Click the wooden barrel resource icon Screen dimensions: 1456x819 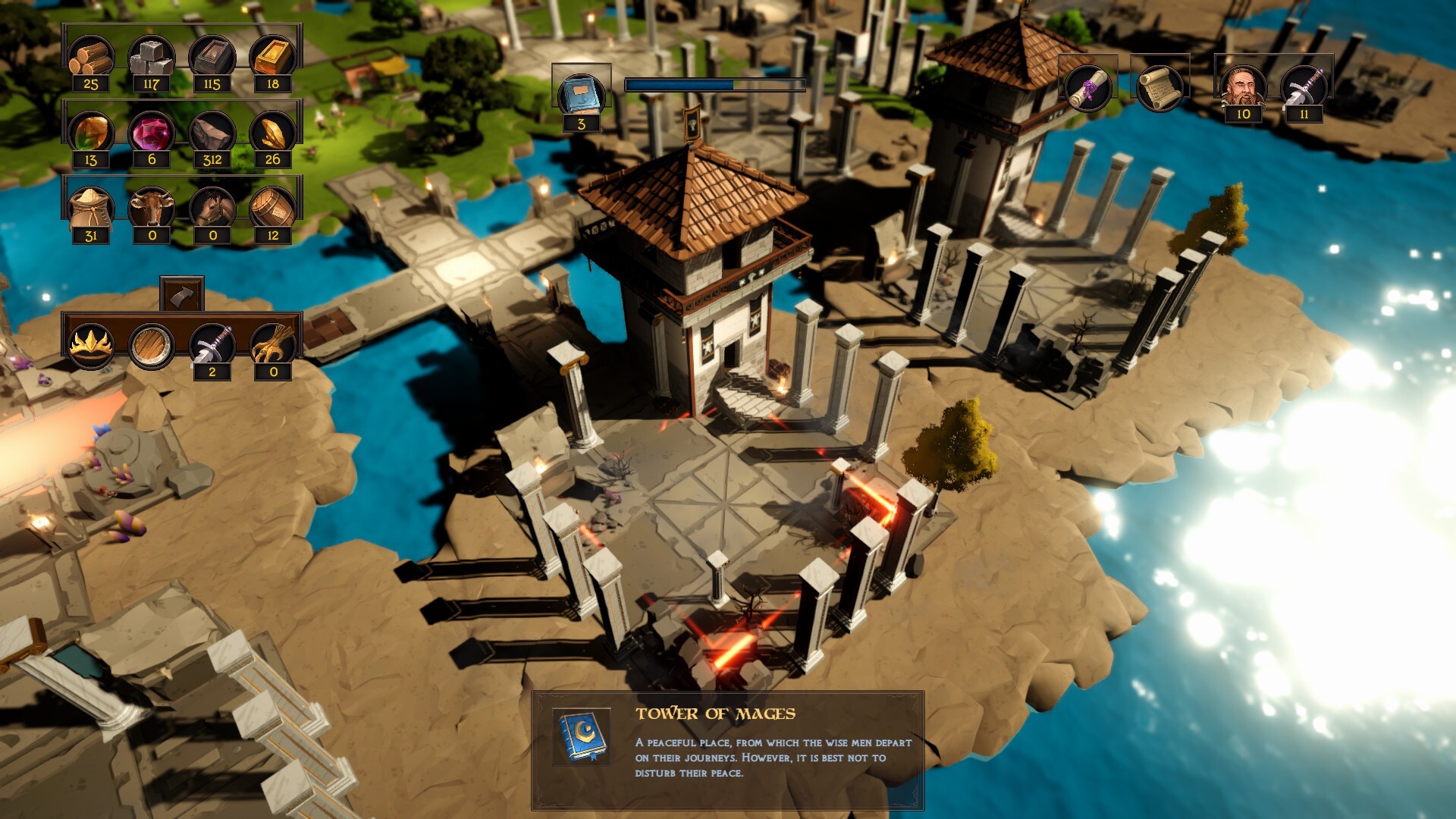point(272,209)
